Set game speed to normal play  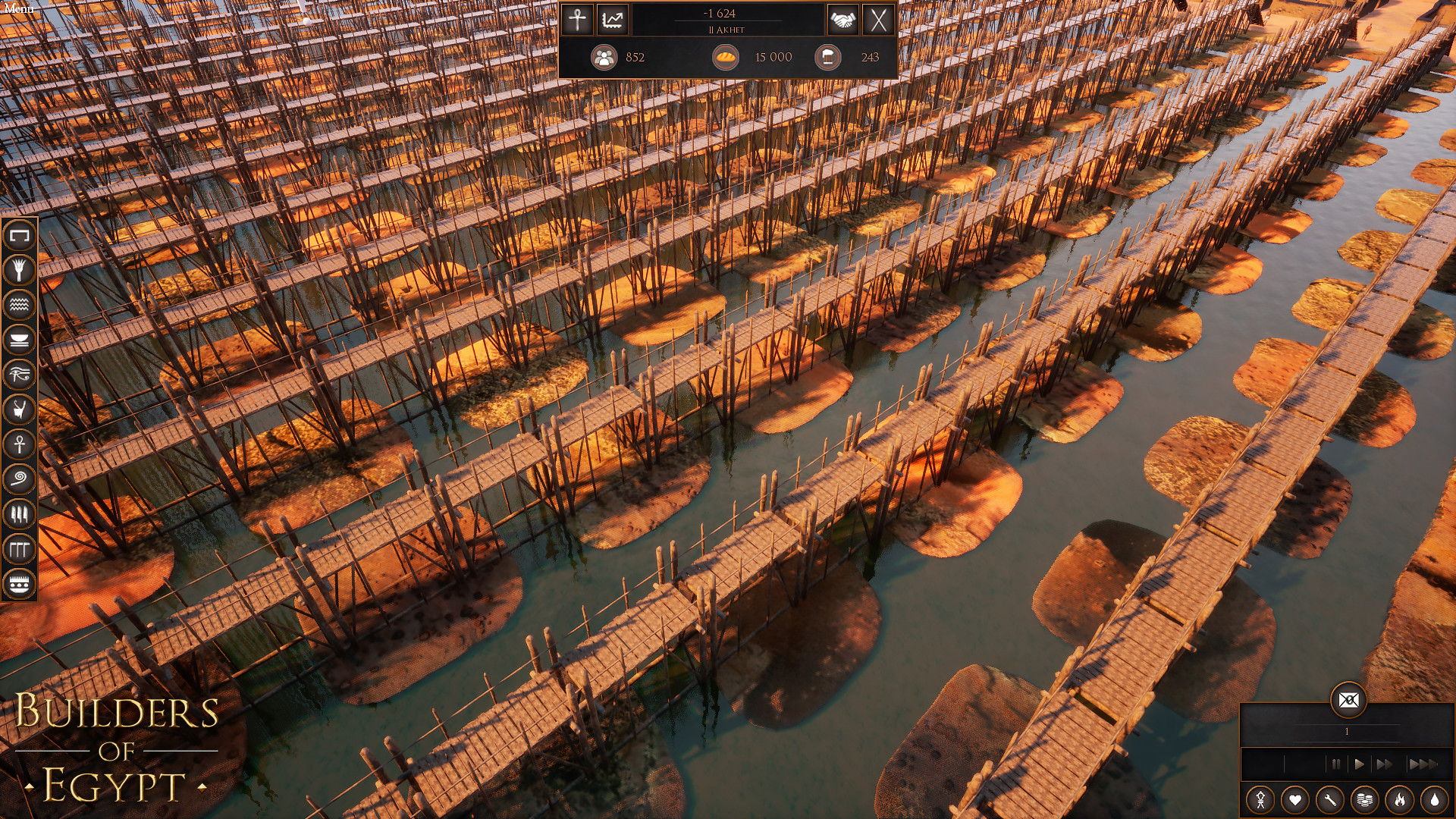[x=1359, y=764]
